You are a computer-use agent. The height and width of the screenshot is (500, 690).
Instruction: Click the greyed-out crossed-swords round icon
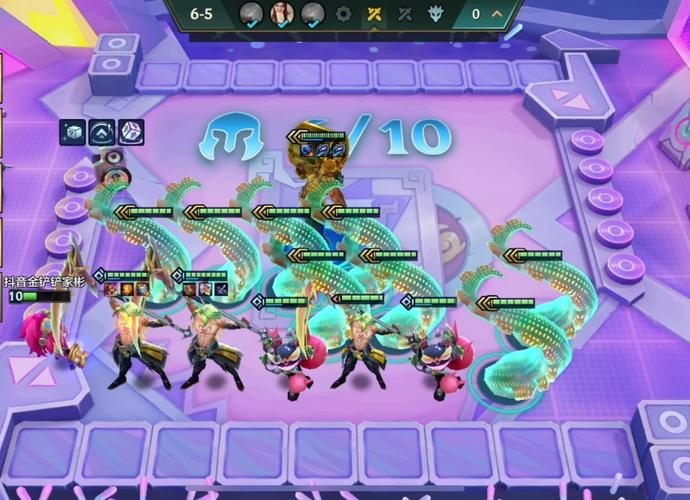pyautogui.click(x=405, y=14)
